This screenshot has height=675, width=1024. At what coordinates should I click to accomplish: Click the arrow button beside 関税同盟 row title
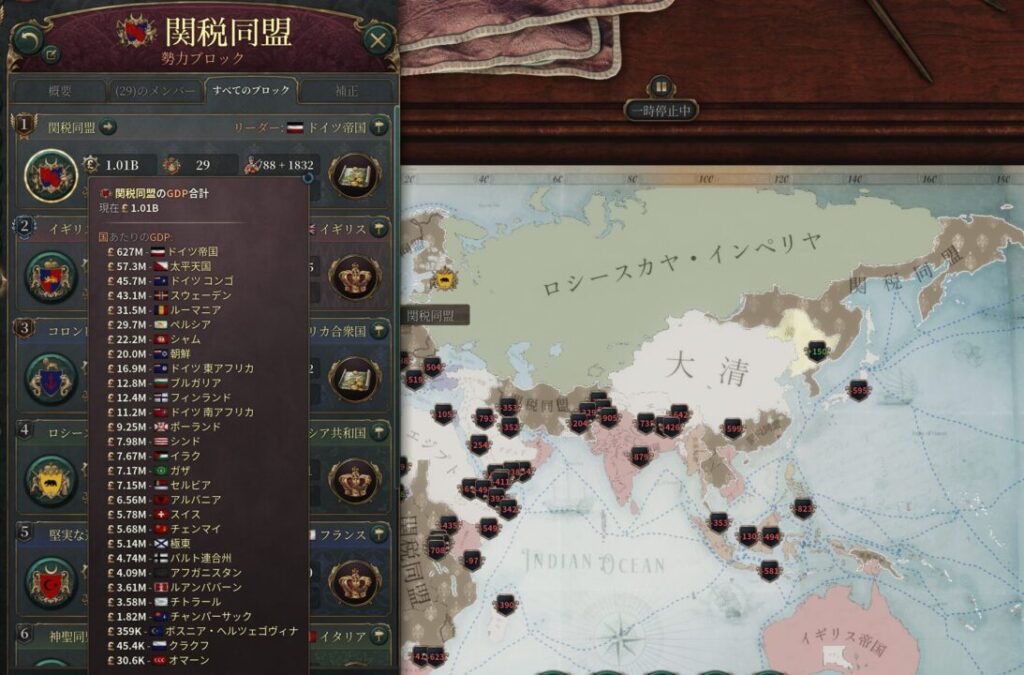(x=109, y=127)
